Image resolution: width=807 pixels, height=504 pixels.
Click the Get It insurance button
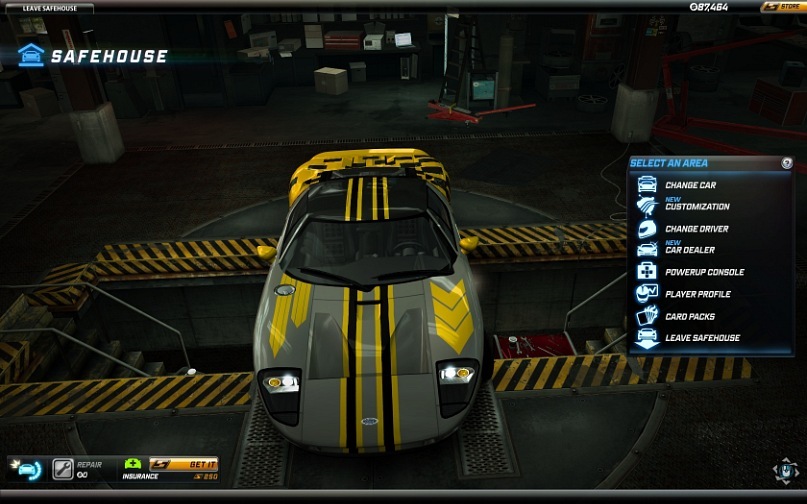tap(185, 465)
